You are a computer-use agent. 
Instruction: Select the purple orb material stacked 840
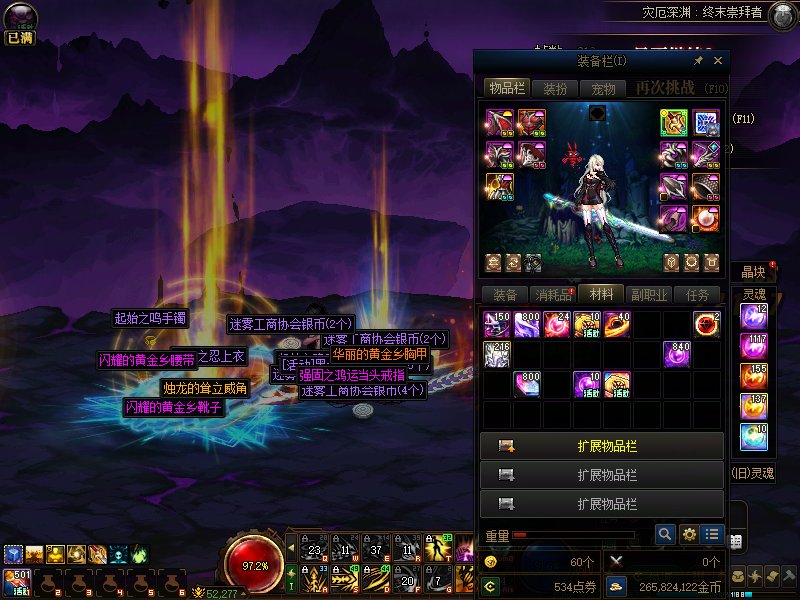(x=677, y=354)
